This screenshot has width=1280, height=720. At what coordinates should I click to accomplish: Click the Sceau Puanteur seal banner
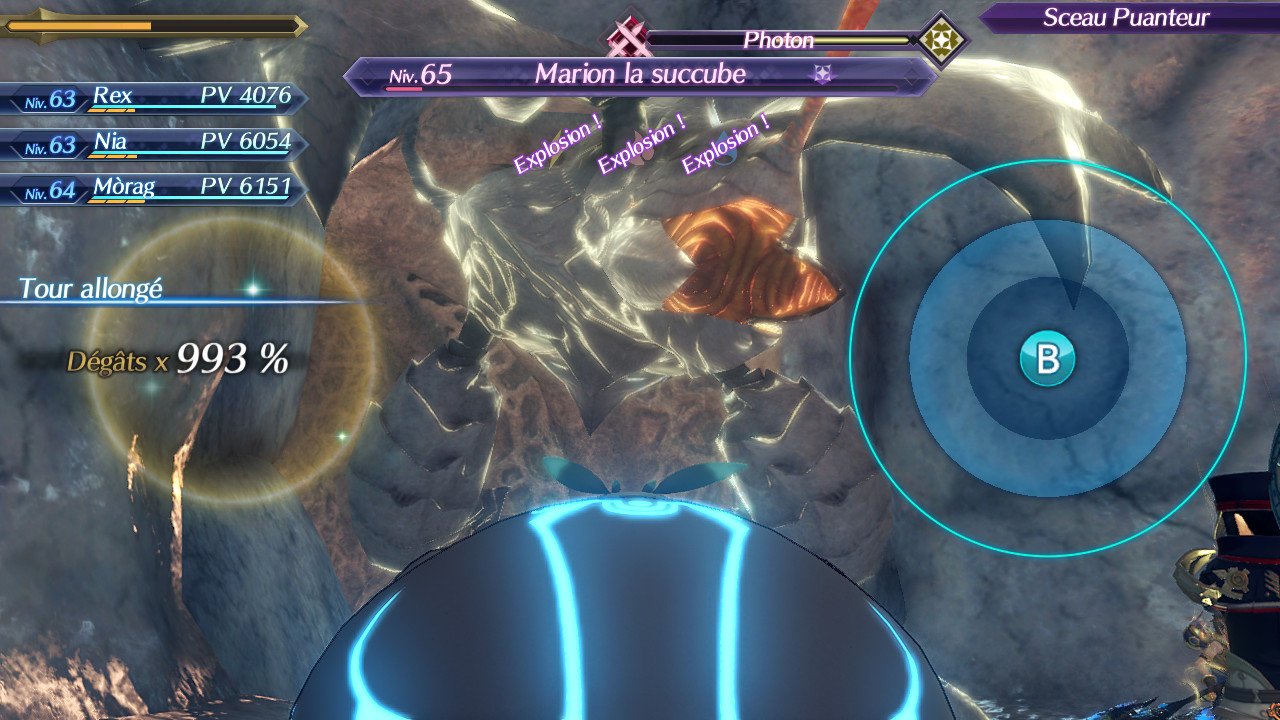(x=1126, y=18)
